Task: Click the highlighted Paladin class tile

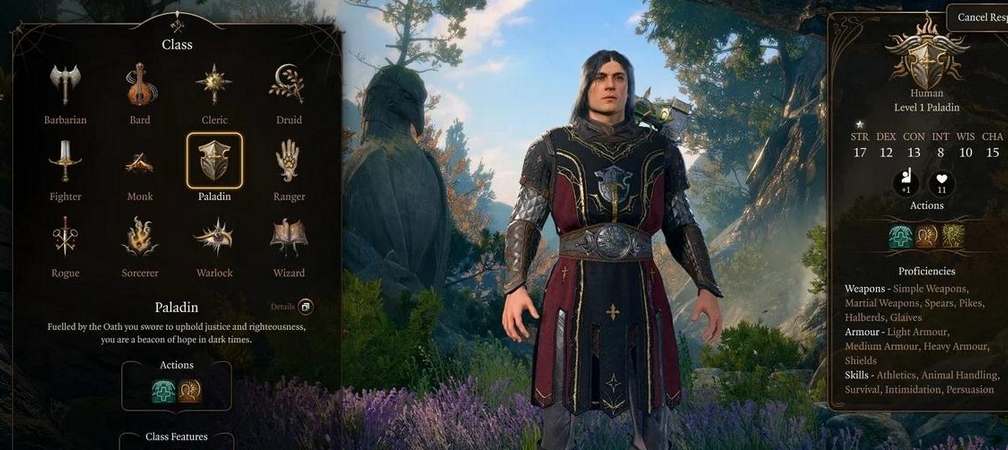Action: 214,161
